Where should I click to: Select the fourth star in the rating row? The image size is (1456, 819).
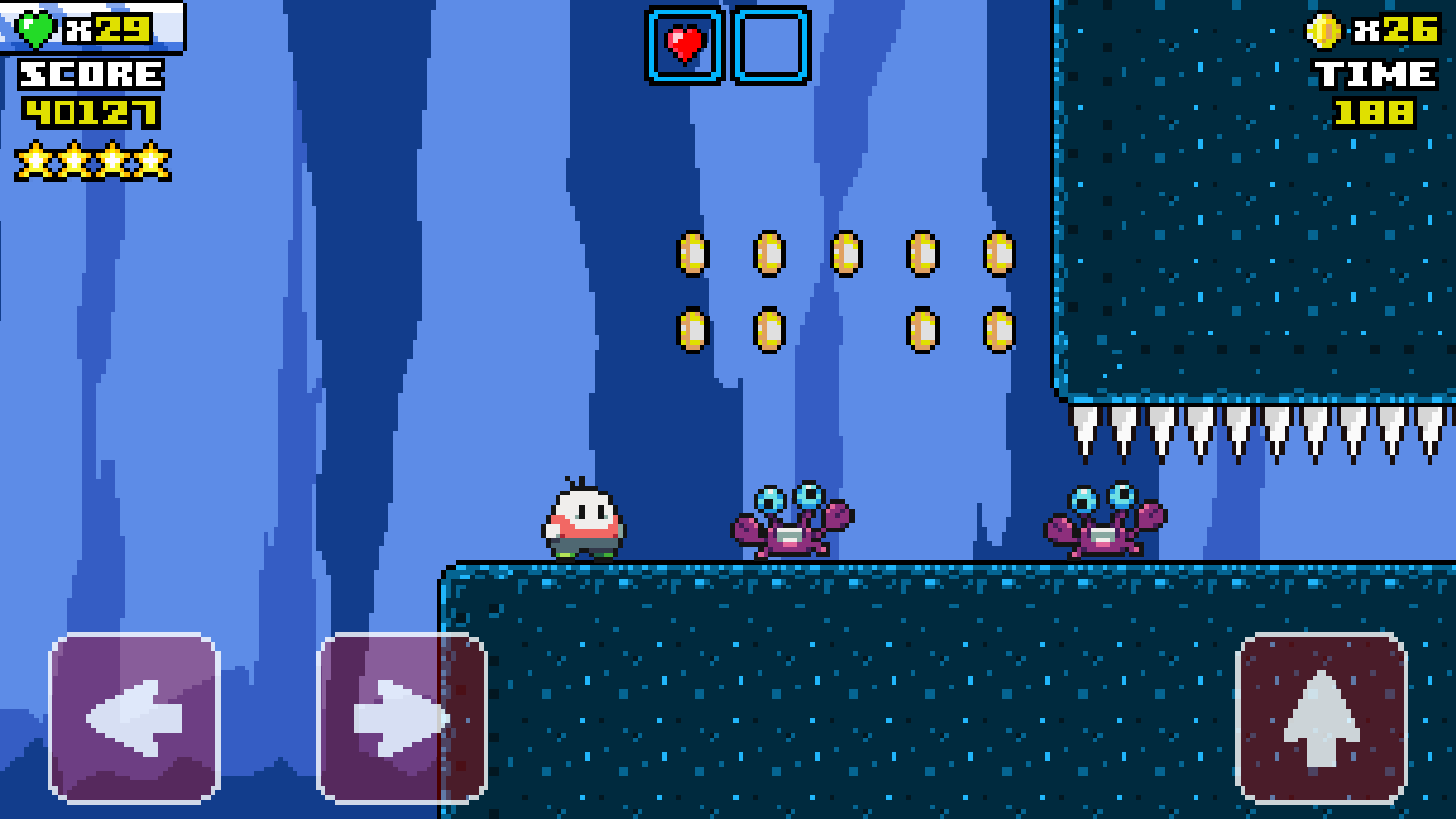tap(152, 161)
